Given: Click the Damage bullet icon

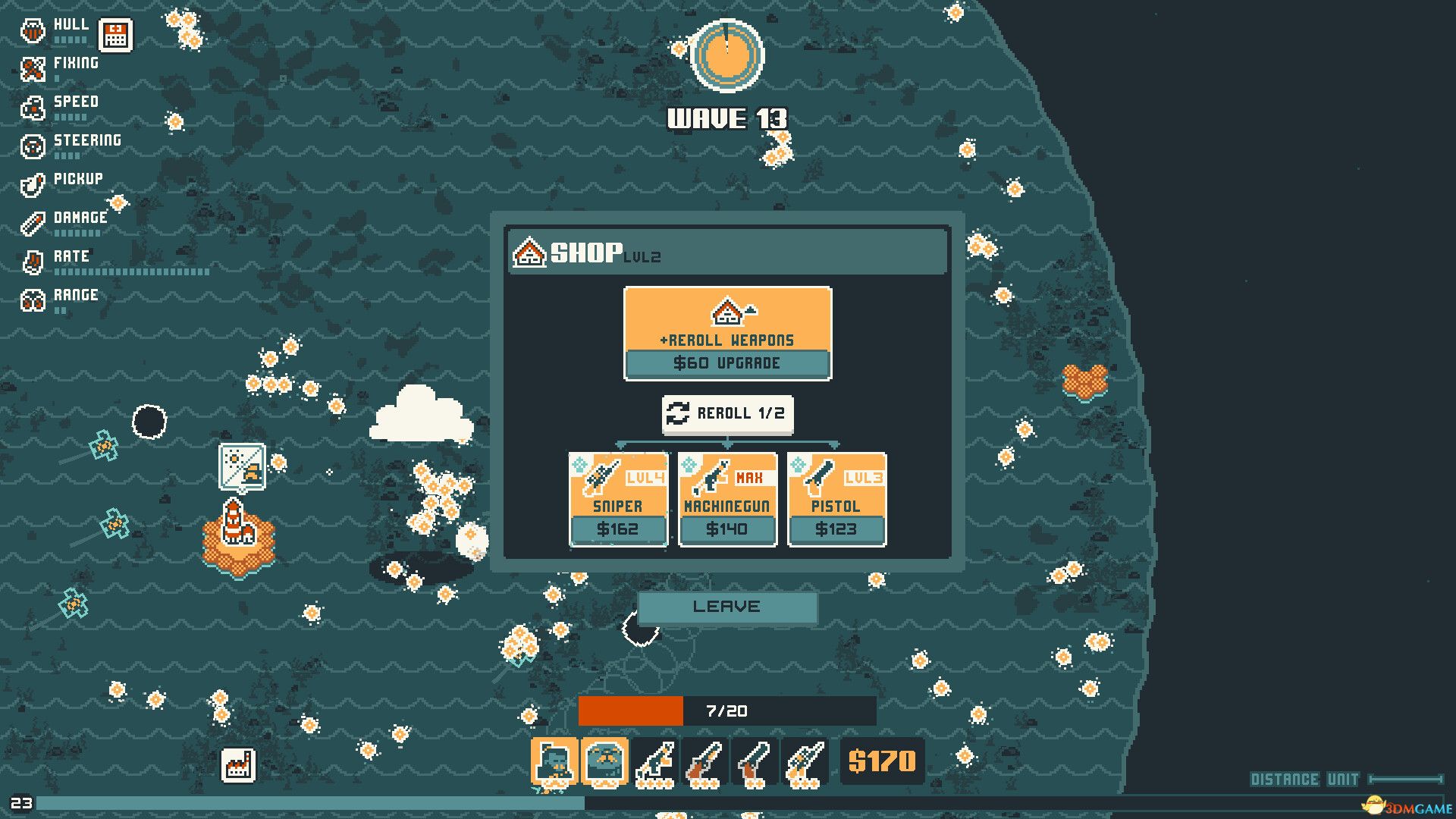Looking at the screenshot, I should (33, 222).
